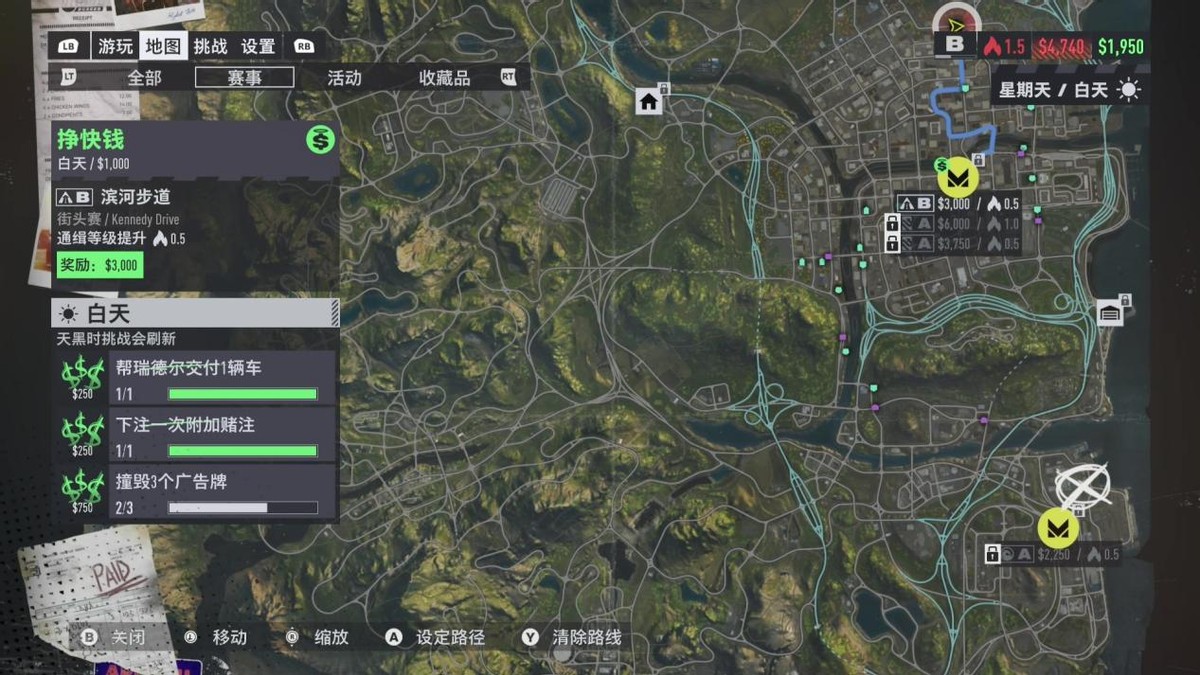The height and width of the screenshot is (675, 1200).
Task: Select the locked $3,750 race entry
Action: click(x=958, y=243)
